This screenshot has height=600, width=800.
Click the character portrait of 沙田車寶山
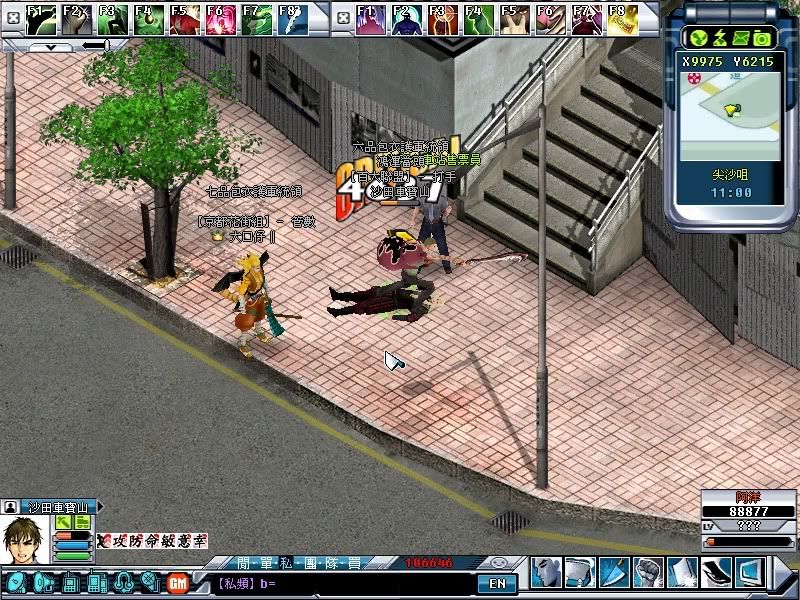[x=24, y=538]
